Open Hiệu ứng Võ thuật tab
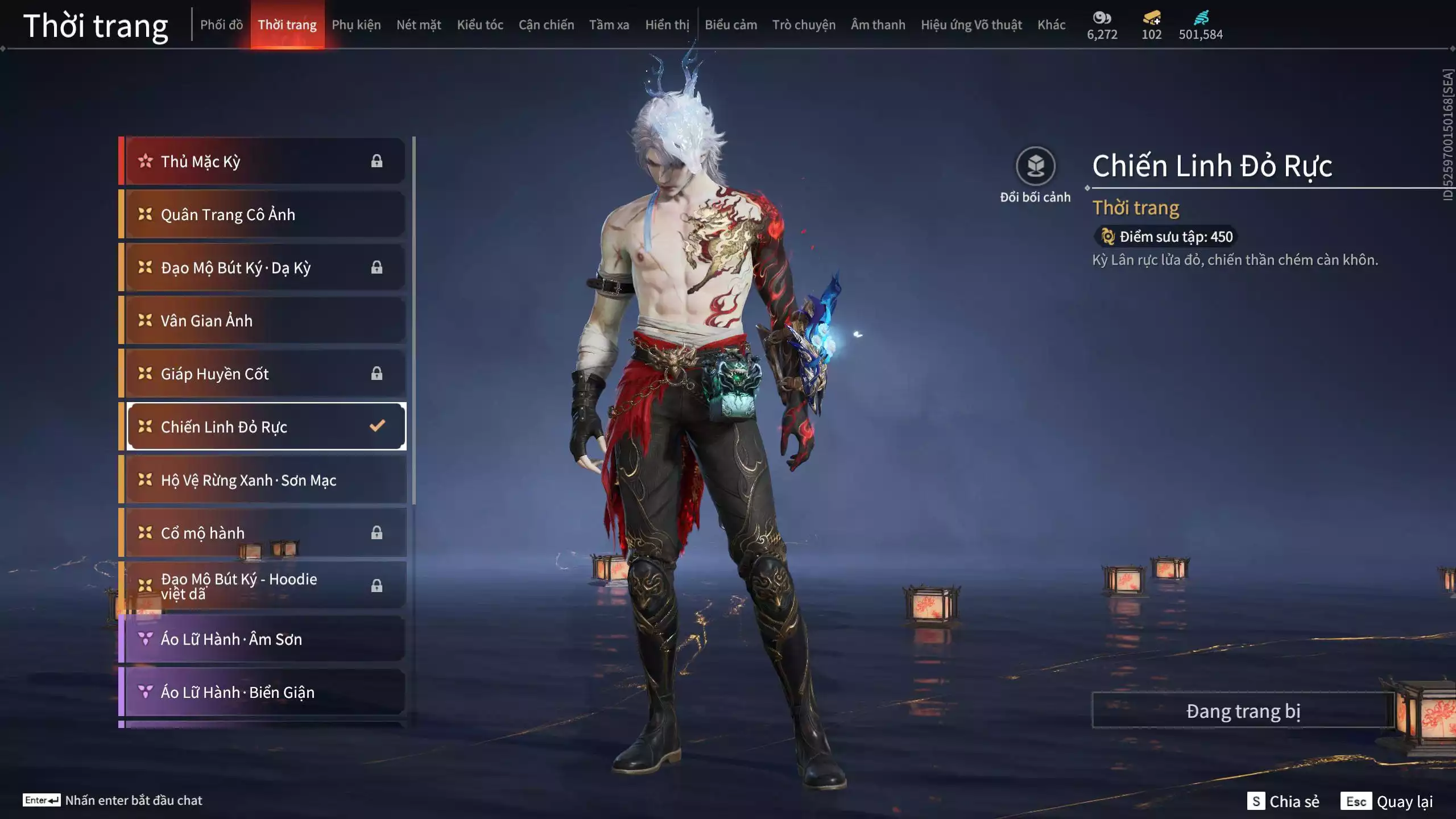This screenshot has height=819, width=1456. (971, 25)
